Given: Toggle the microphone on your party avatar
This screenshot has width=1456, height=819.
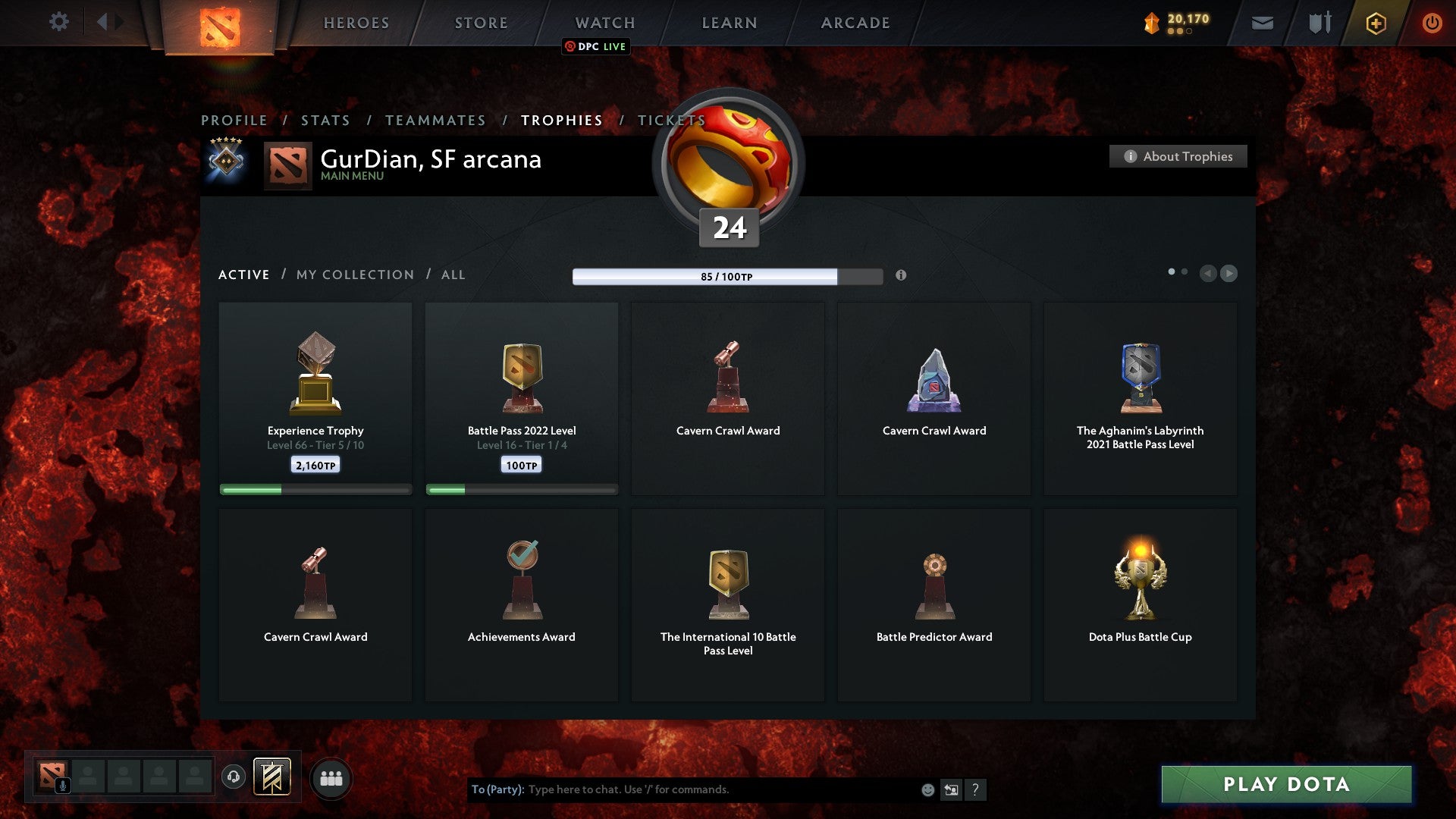Looking at the screenshot, I should [x=64, y=786].
